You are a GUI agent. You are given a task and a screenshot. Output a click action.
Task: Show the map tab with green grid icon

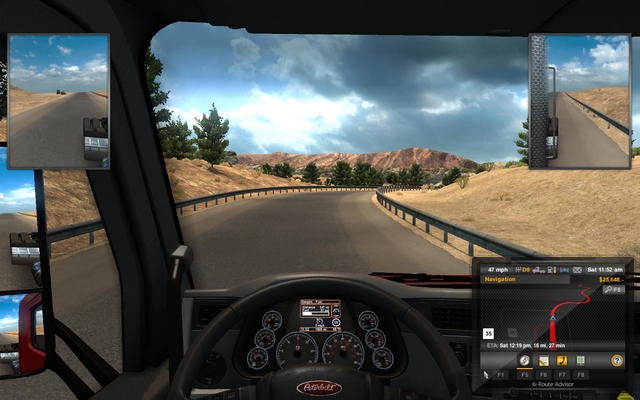coord(579,360)
